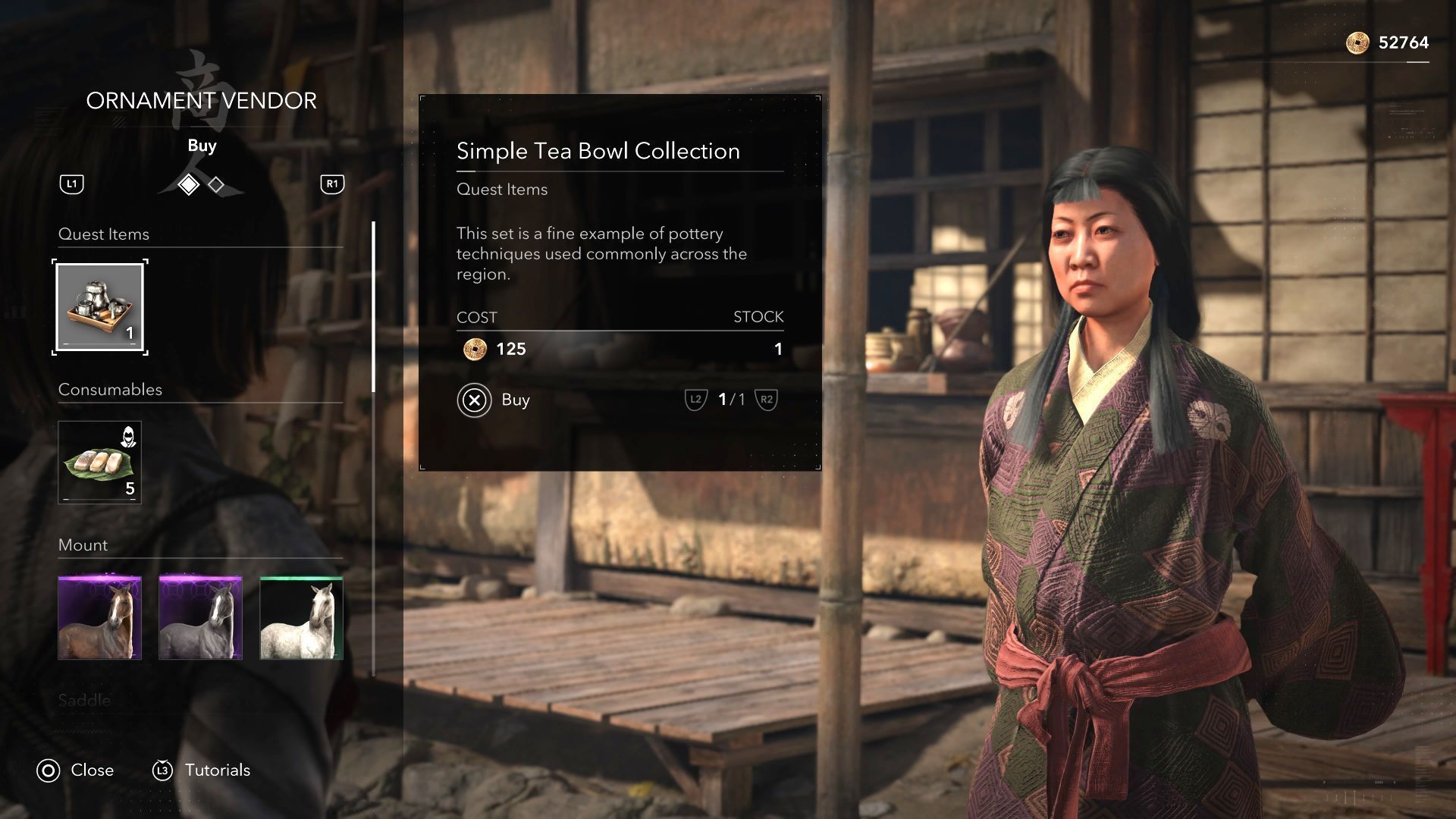Select the active Buy tab diamond
The height and width of the screenshot is (819, 1456).
(x=188, y=184)
